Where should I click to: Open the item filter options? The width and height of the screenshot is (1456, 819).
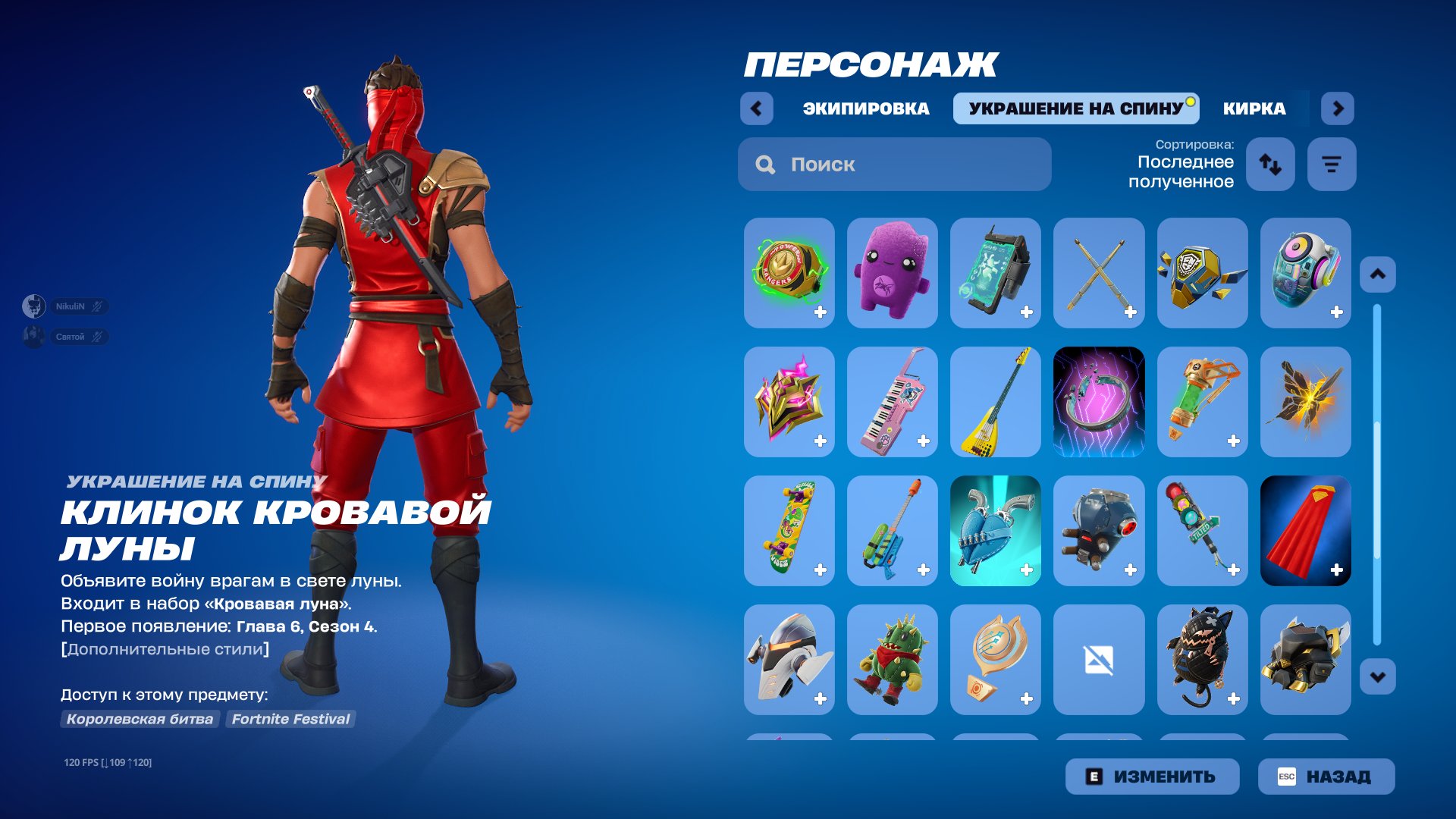[1331, 164]
